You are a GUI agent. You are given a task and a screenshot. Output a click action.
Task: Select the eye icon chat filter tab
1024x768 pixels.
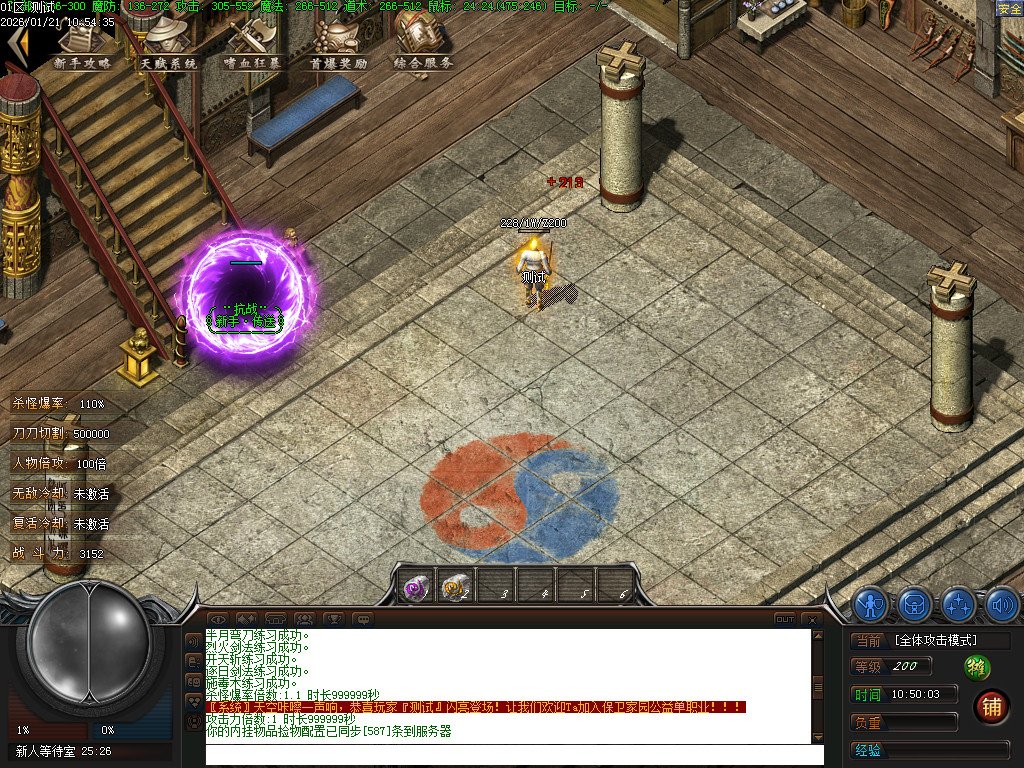[x=217, y=620]
